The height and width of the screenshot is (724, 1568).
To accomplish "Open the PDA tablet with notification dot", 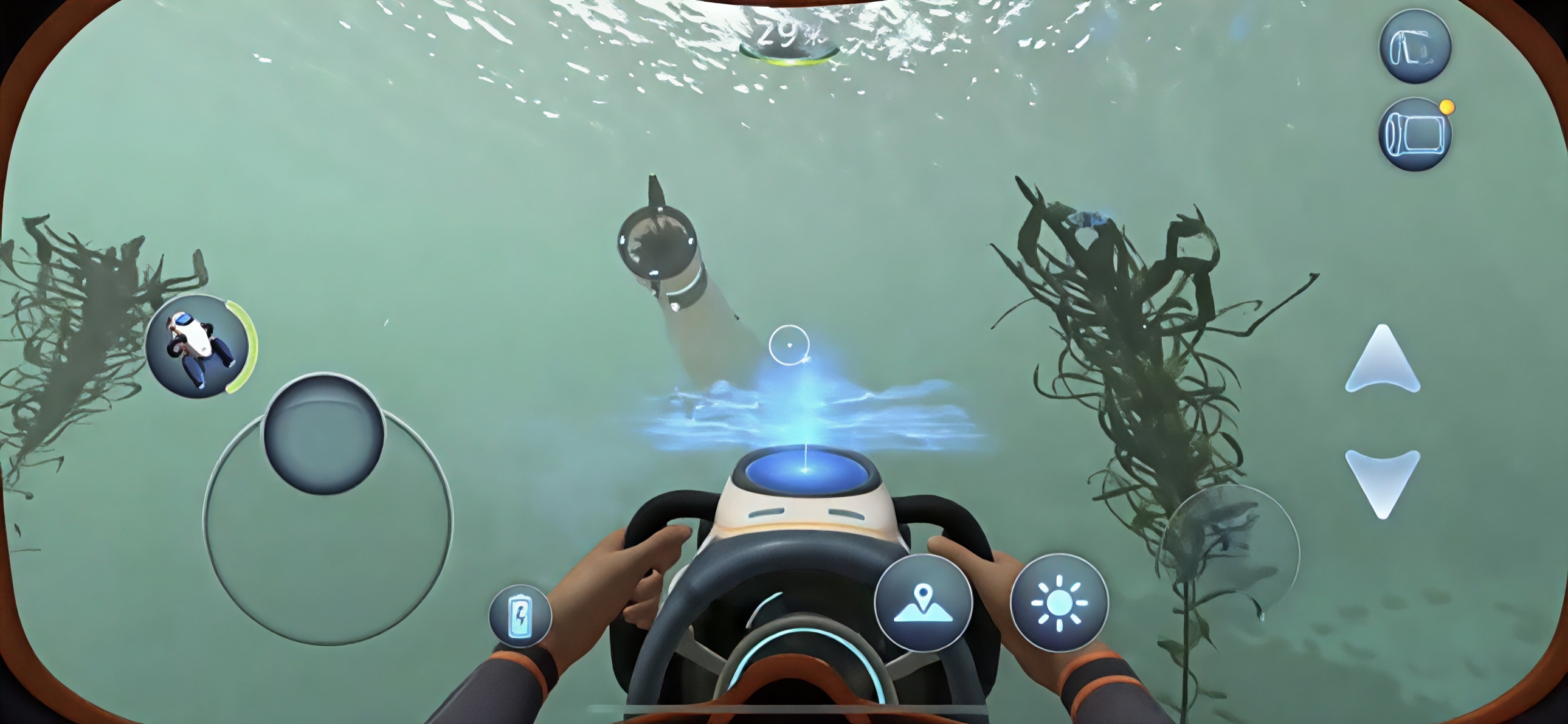I will click(x=1415, y=134).
